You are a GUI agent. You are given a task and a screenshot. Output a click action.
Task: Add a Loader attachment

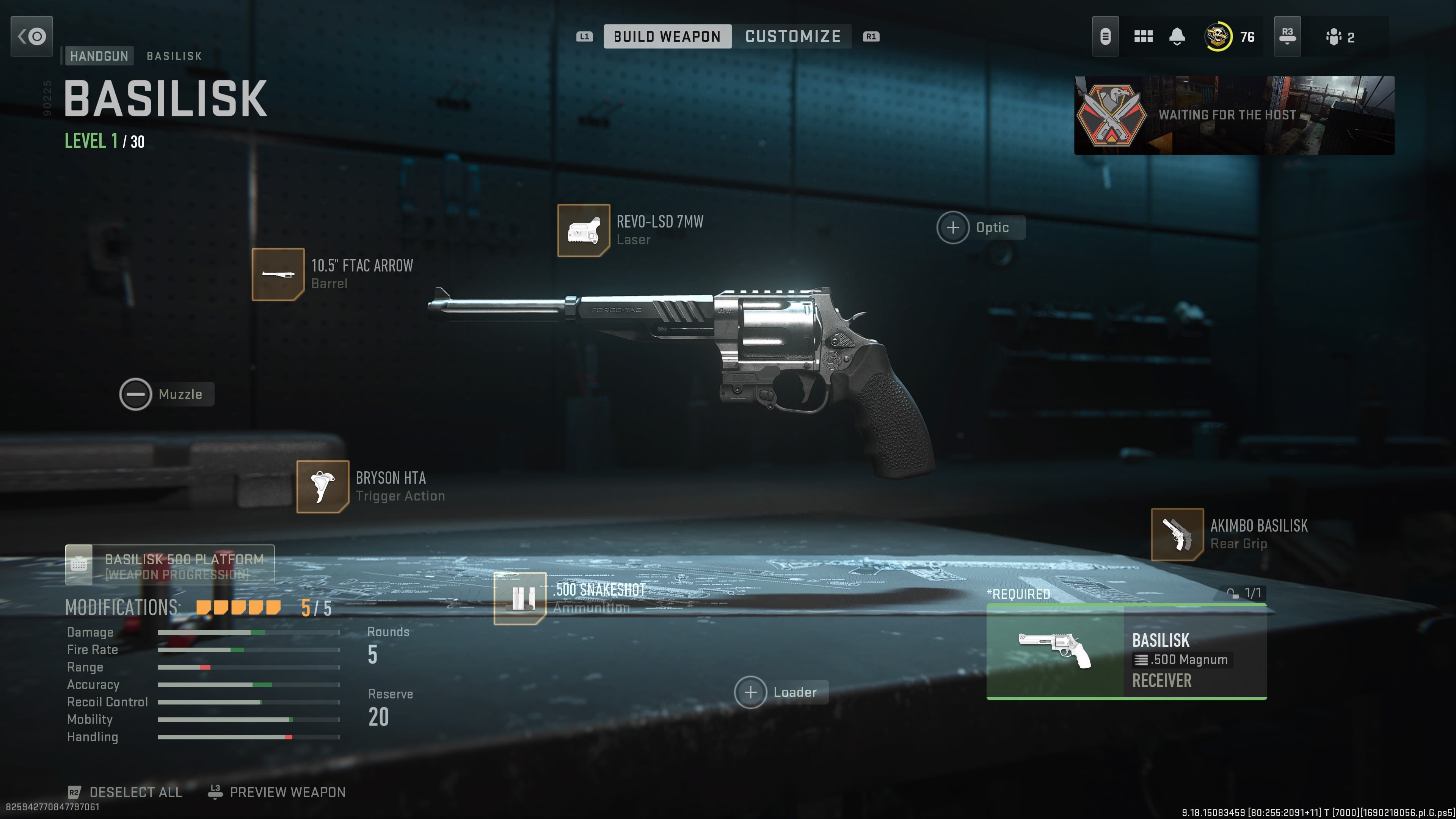751,692
